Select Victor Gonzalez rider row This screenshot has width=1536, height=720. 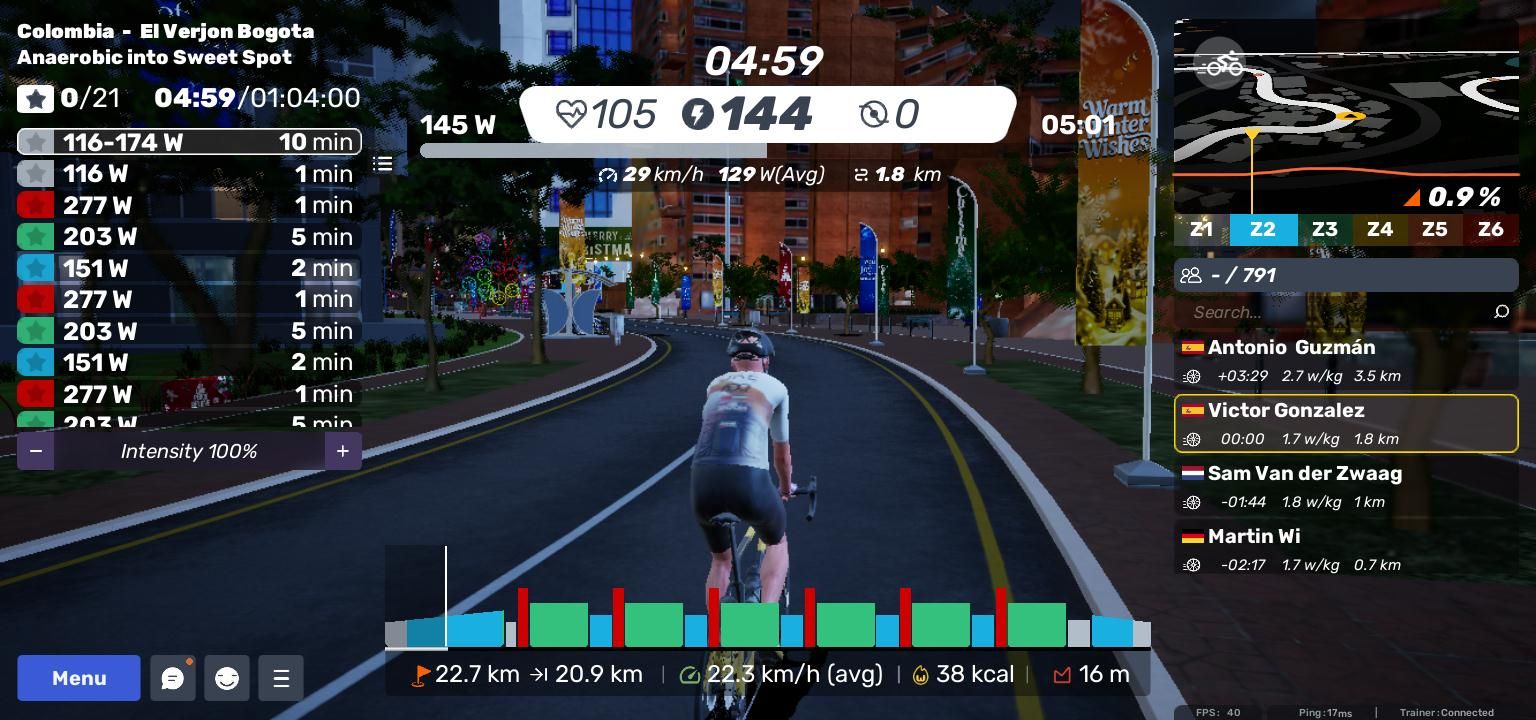(x=1346, y=424)
